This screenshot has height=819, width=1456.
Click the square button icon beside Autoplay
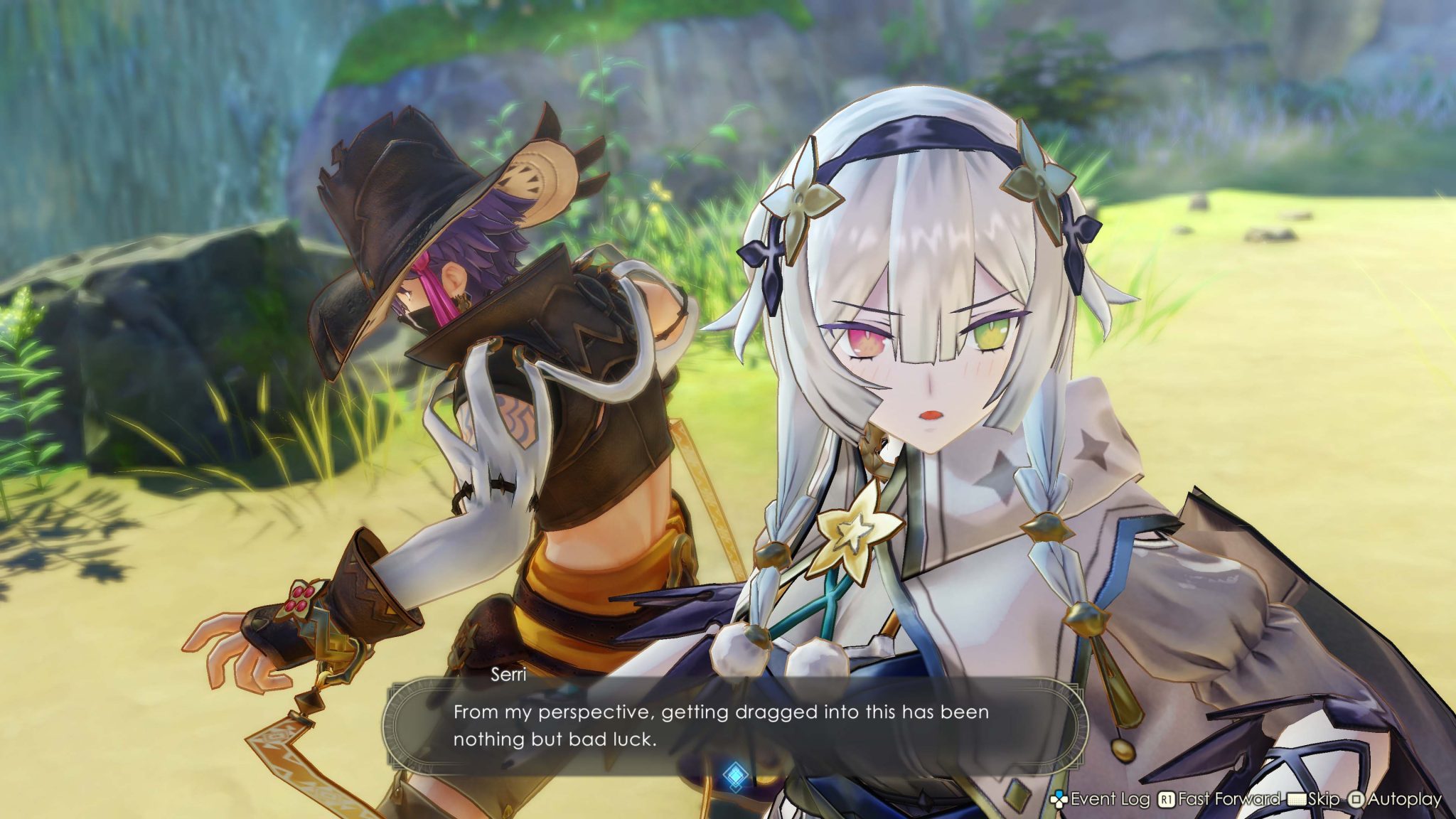(1356, 799)
